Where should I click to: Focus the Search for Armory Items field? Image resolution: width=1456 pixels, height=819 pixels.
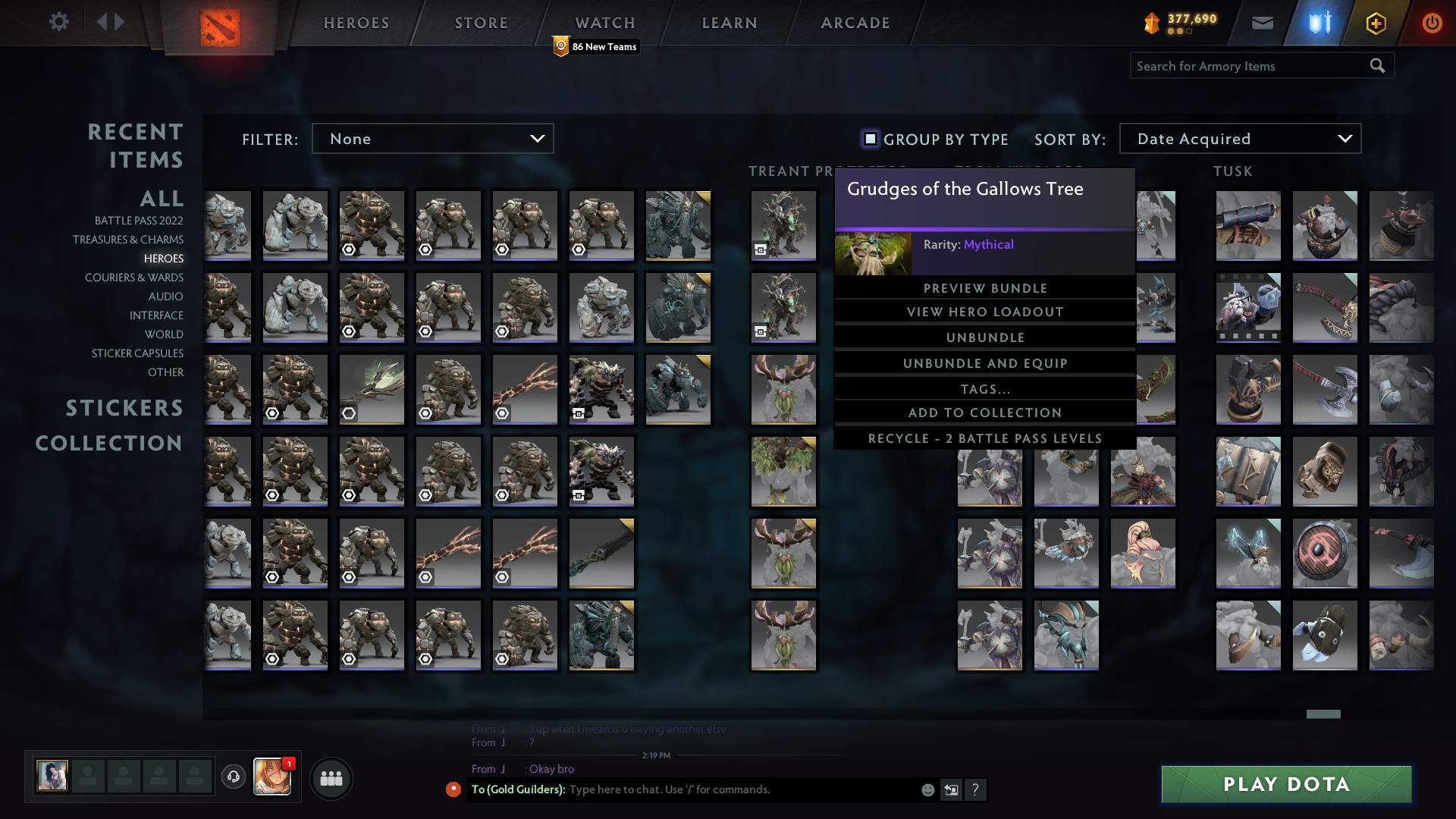coord(1250,66)
